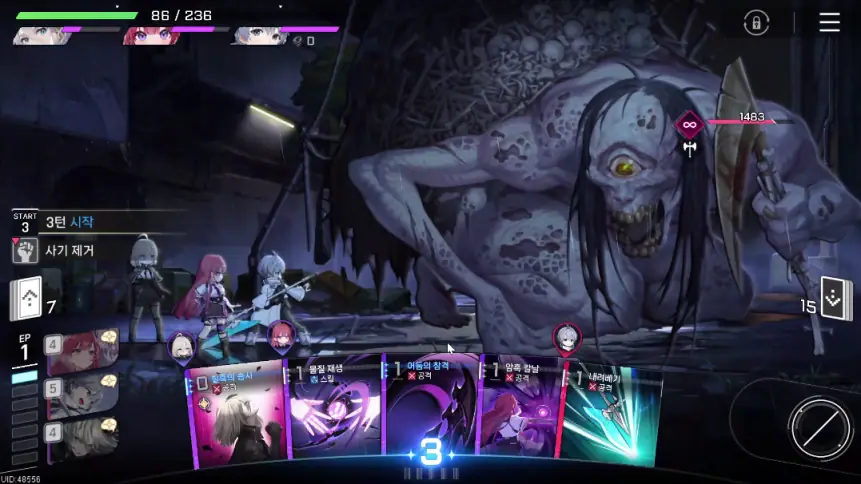
Task: Select the cost-5 silver-haired character skill portrait
Action: pos(82,395)
